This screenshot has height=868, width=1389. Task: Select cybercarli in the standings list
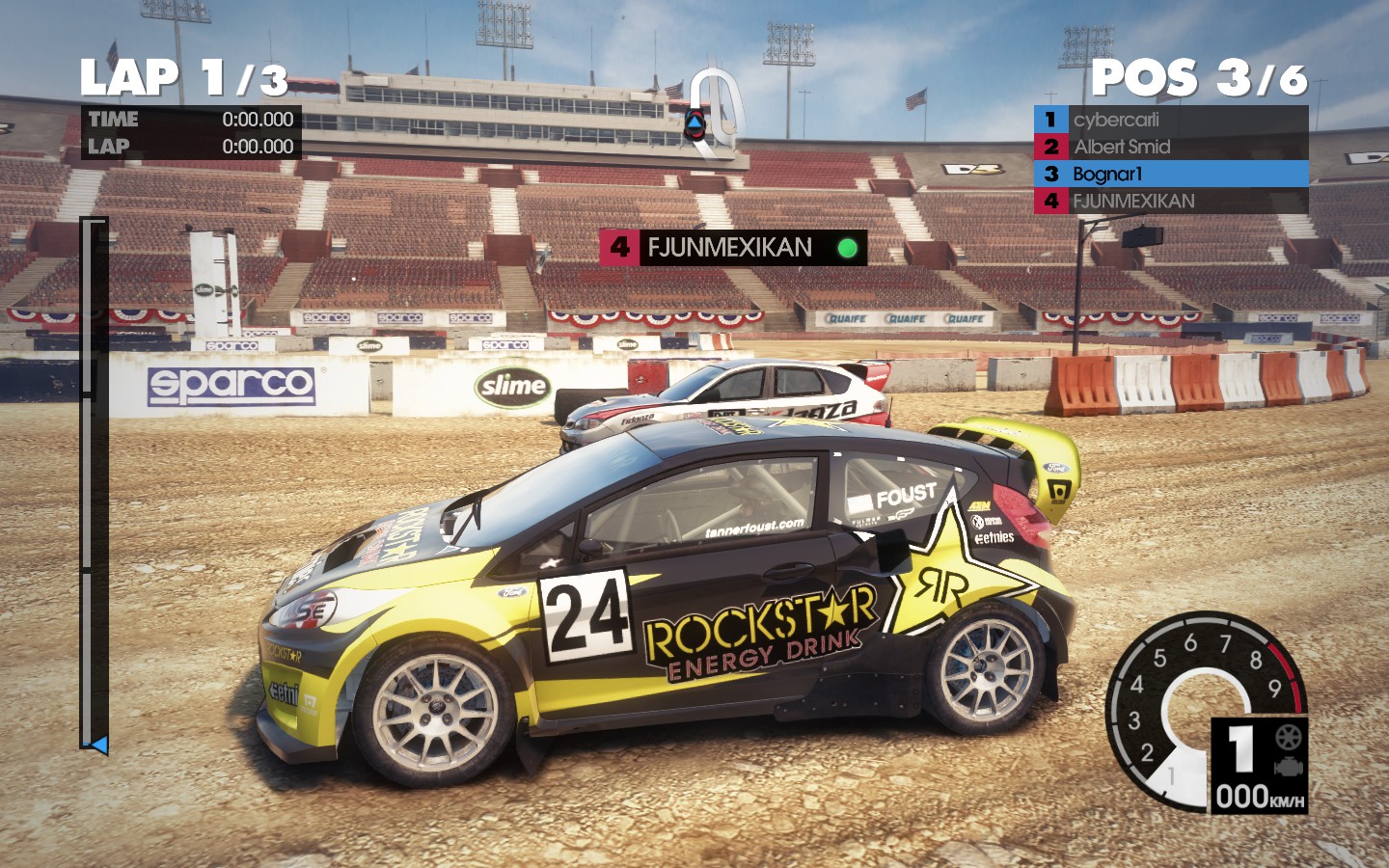[x=1170, y=120]
